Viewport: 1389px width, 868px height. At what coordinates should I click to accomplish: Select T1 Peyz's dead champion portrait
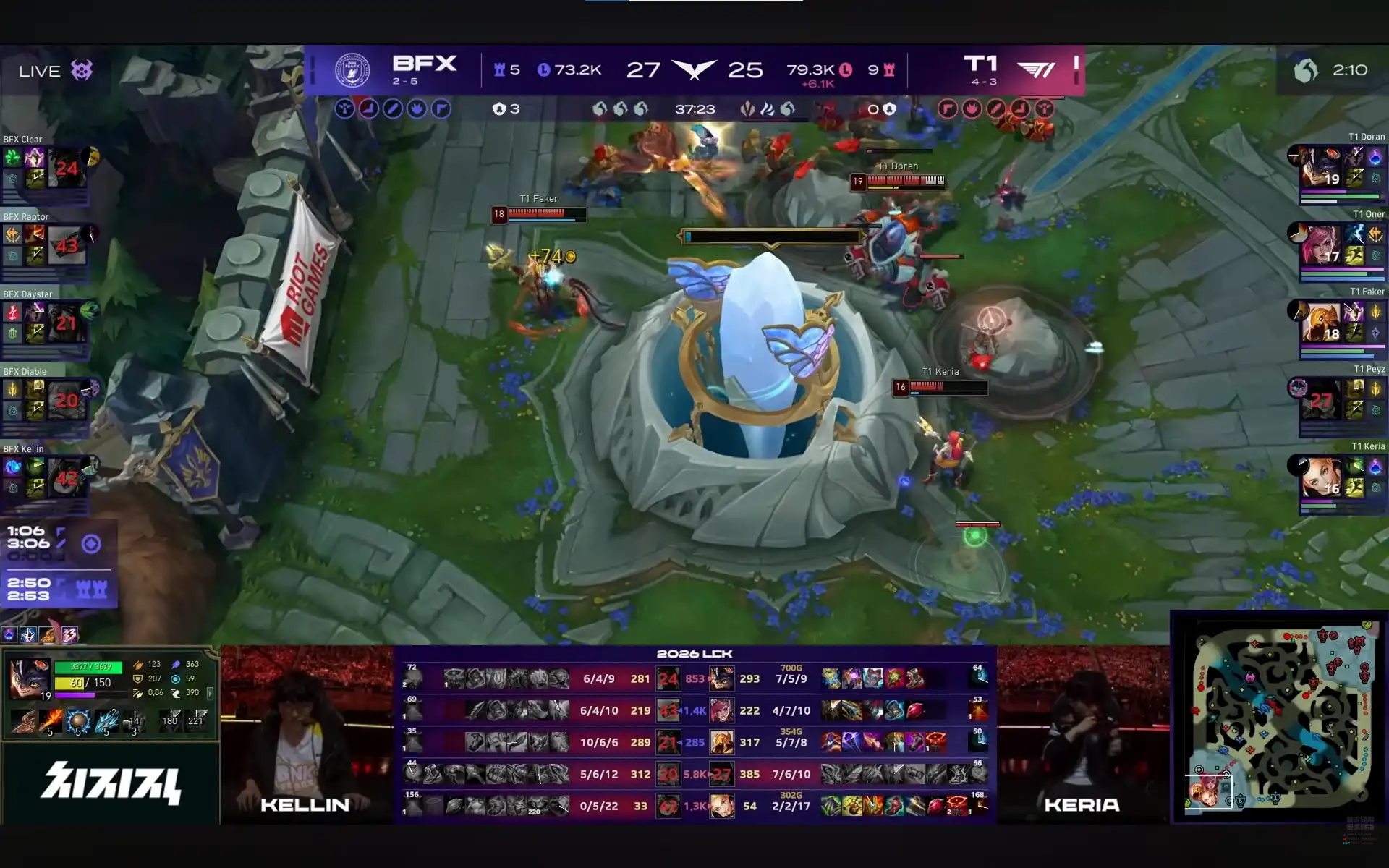pyautogui.click(x=1320, y=399)
